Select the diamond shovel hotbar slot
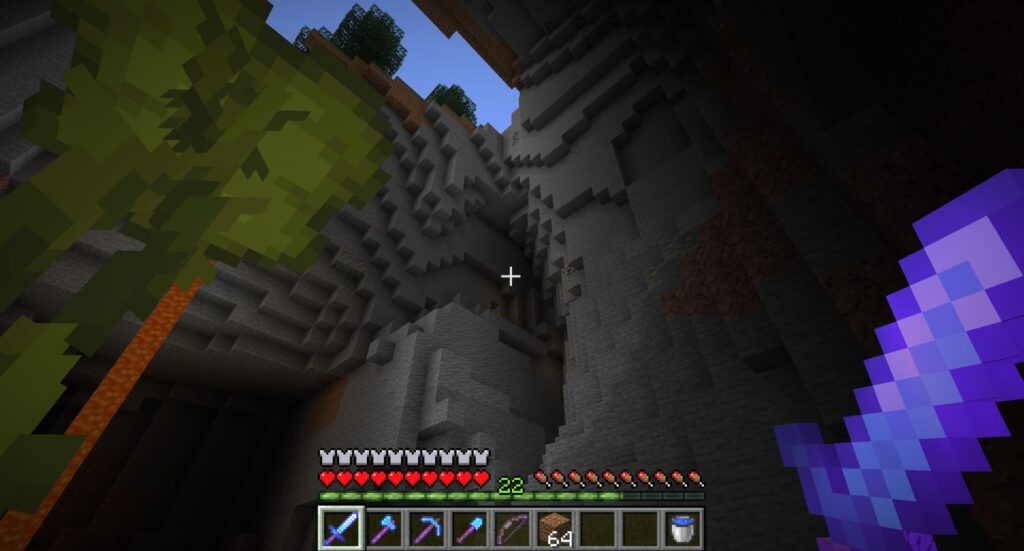 [468, 527]
